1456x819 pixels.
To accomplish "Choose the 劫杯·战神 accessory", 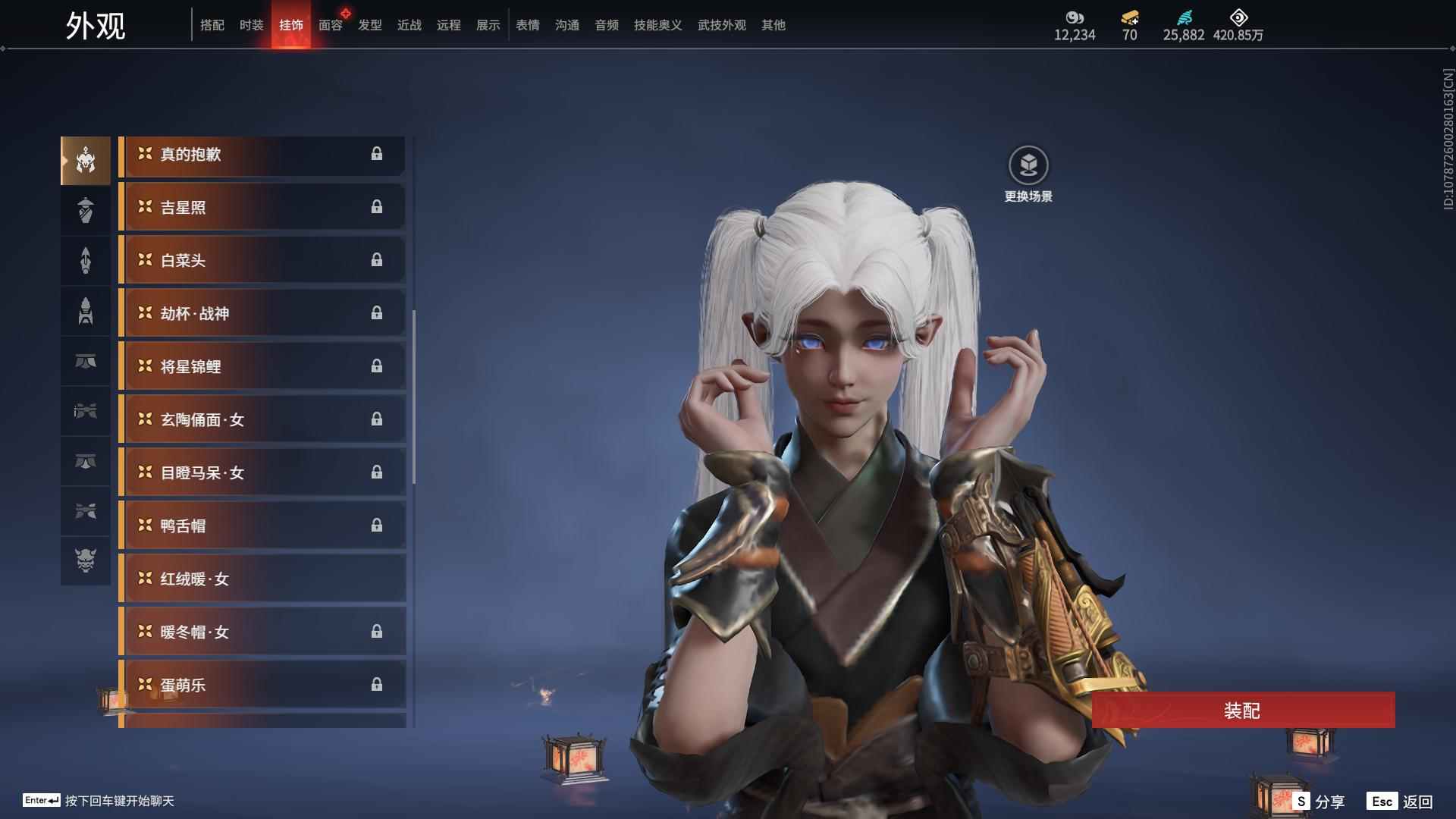I will click(262, 313).
